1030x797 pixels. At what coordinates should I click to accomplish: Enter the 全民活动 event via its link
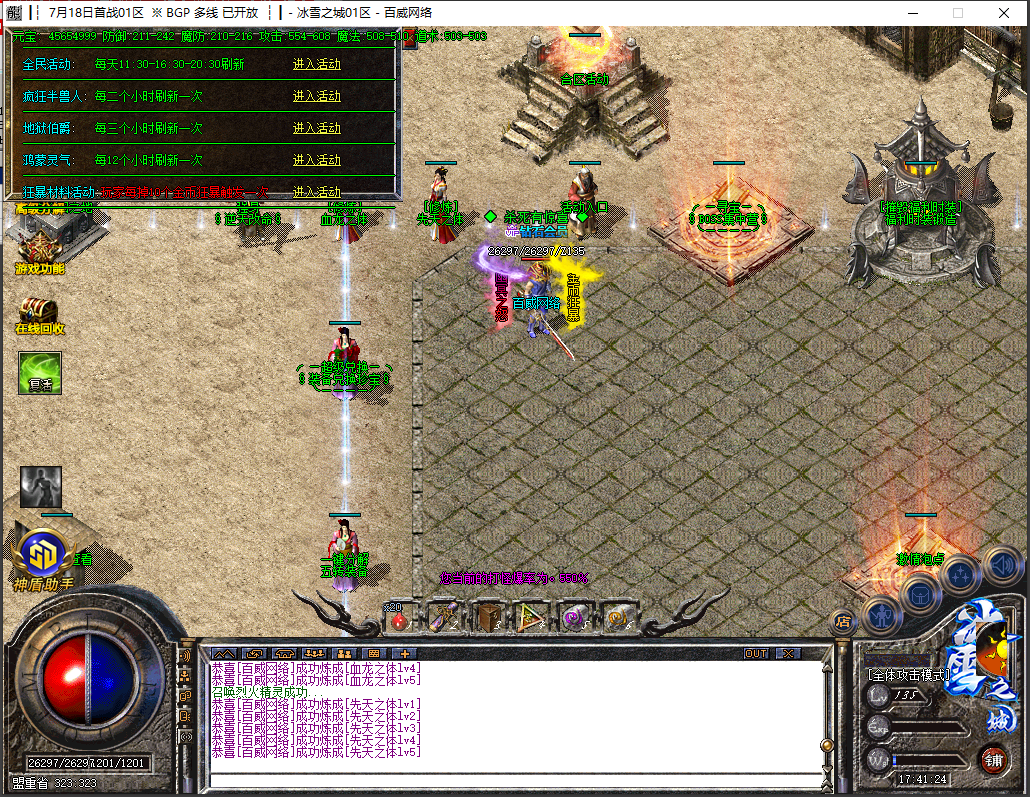(x=317, y=64)
